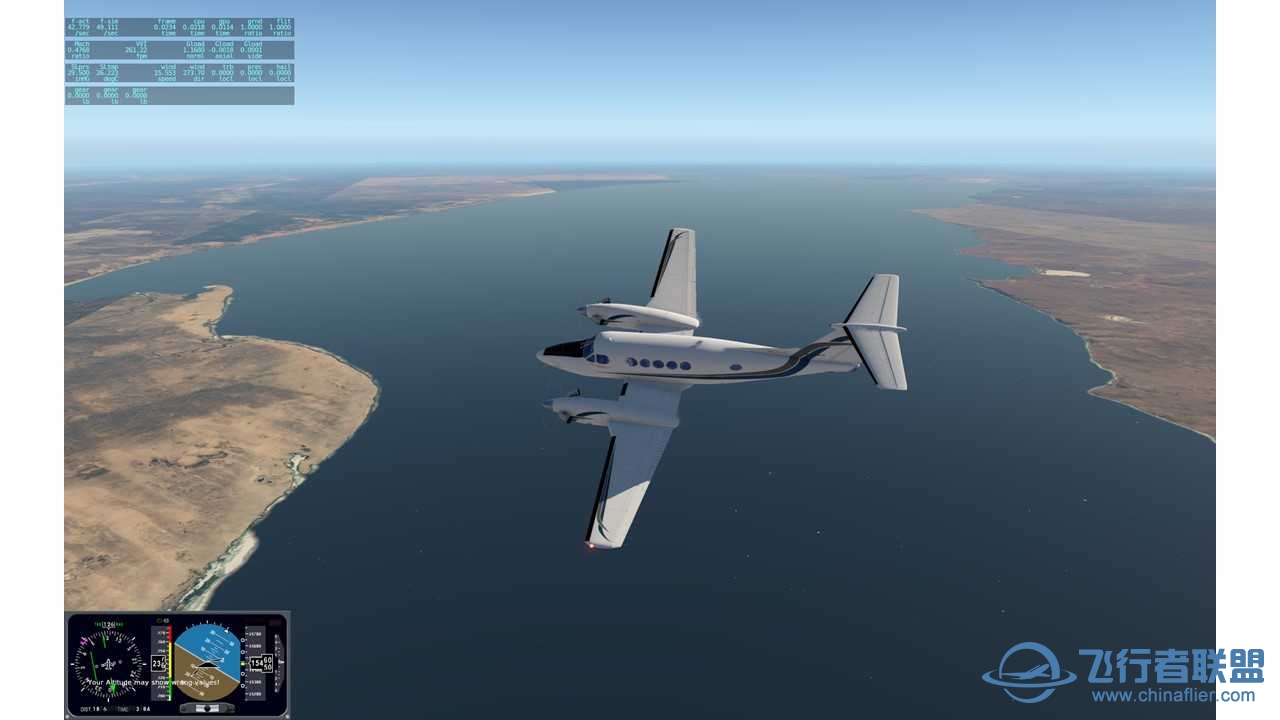Select the artificial horizon attitude indicator
The width and height of the screenshot is (1280, 720).
tap(207, 661)
